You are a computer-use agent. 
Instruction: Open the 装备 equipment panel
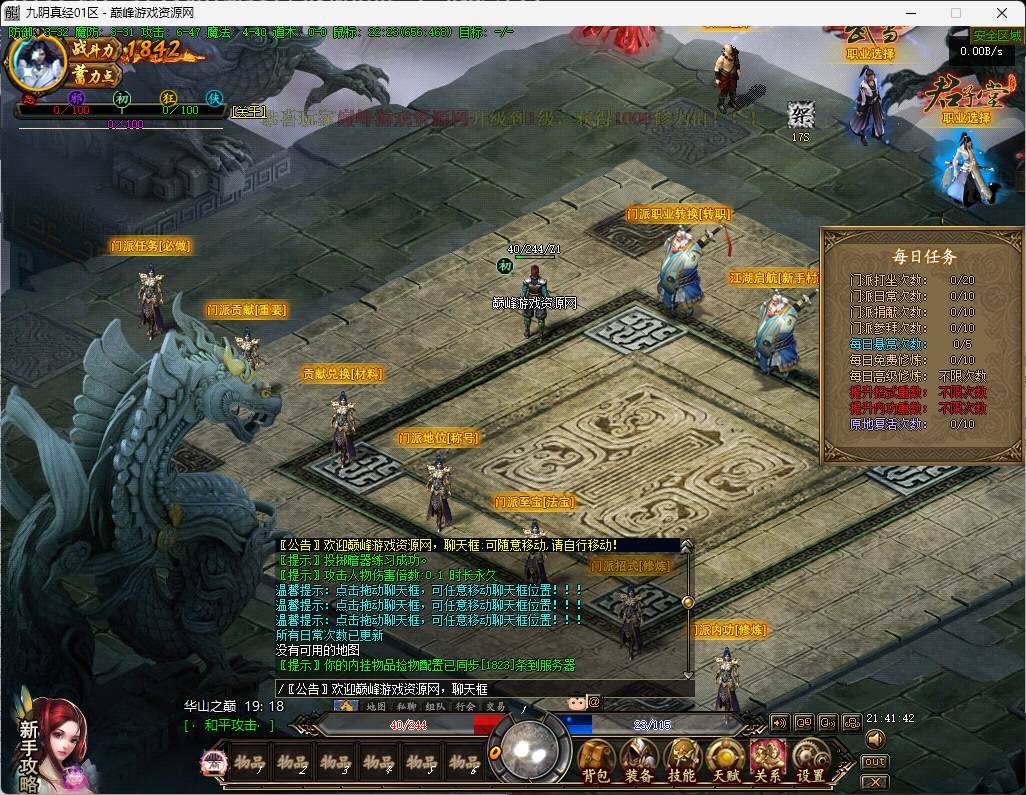point(639,762)
